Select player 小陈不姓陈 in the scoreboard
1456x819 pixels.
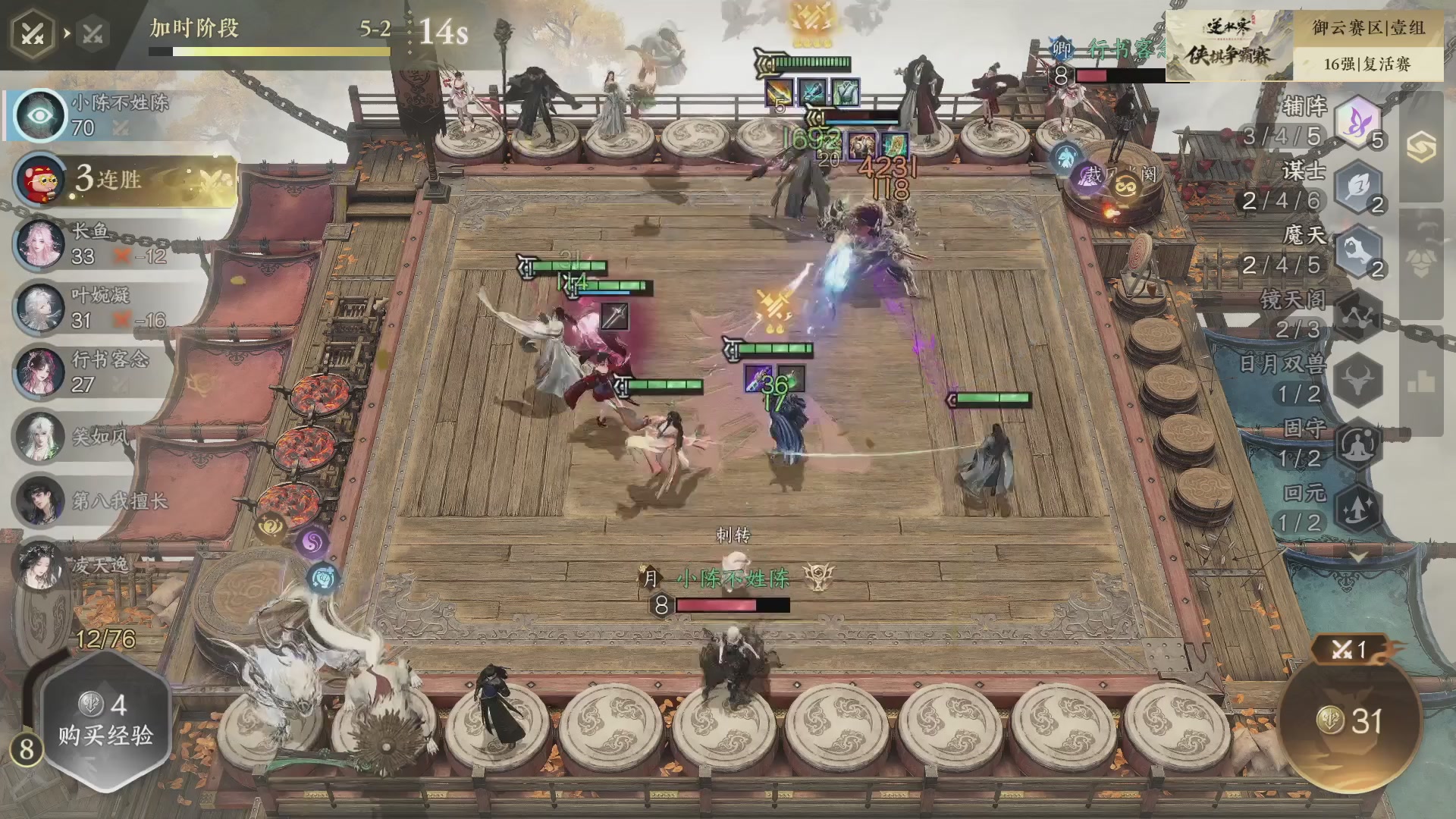99,115
